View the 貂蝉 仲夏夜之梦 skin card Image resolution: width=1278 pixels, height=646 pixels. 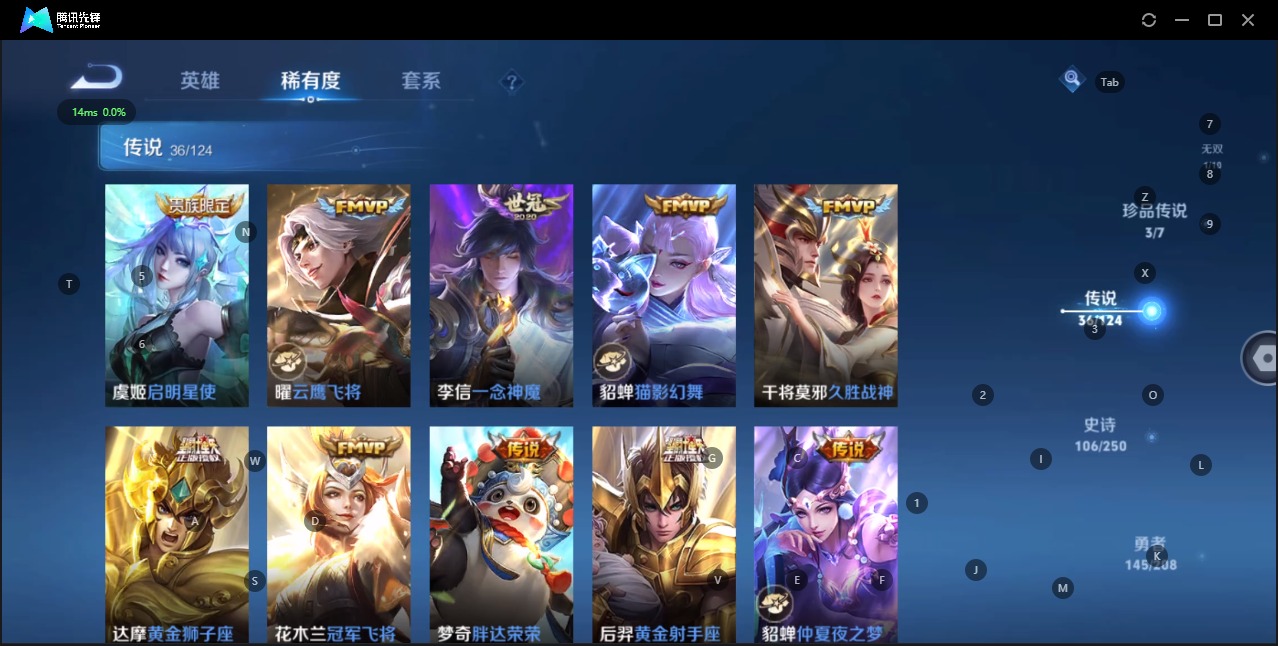pyautogui.click(x=826, y=535)
